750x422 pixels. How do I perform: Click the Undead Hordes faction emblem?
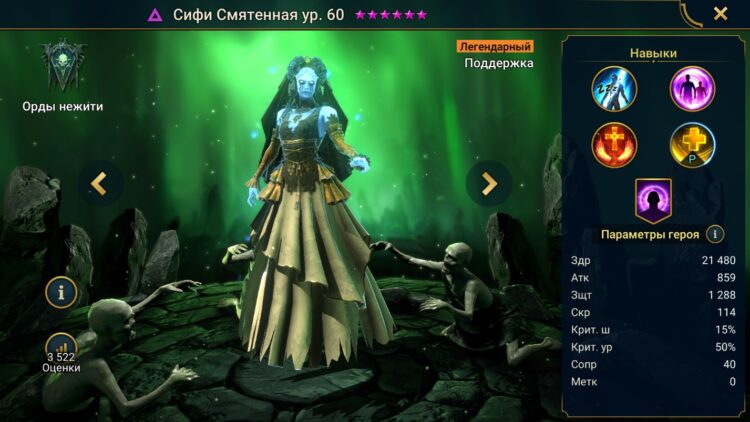pos(63,67)
